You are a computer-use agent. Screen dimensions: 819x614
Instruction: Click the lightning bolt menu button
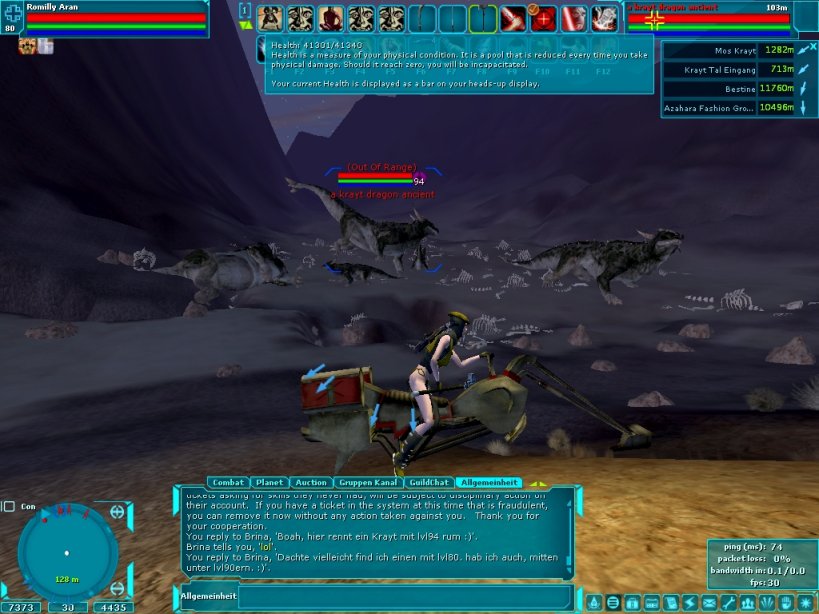(x=690, y=603)
